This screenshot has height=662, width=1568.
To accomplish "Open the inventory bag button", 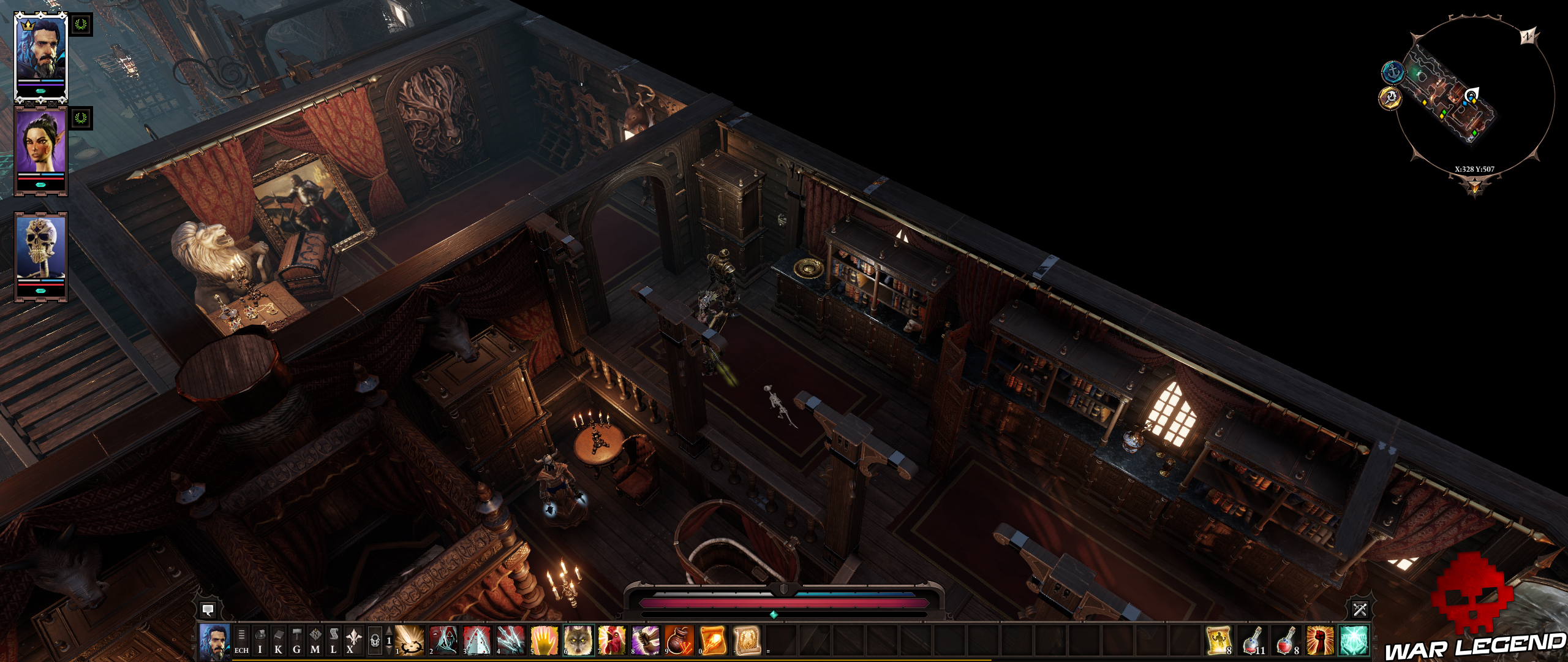I will pyautogui.click(x=260, y=641).
